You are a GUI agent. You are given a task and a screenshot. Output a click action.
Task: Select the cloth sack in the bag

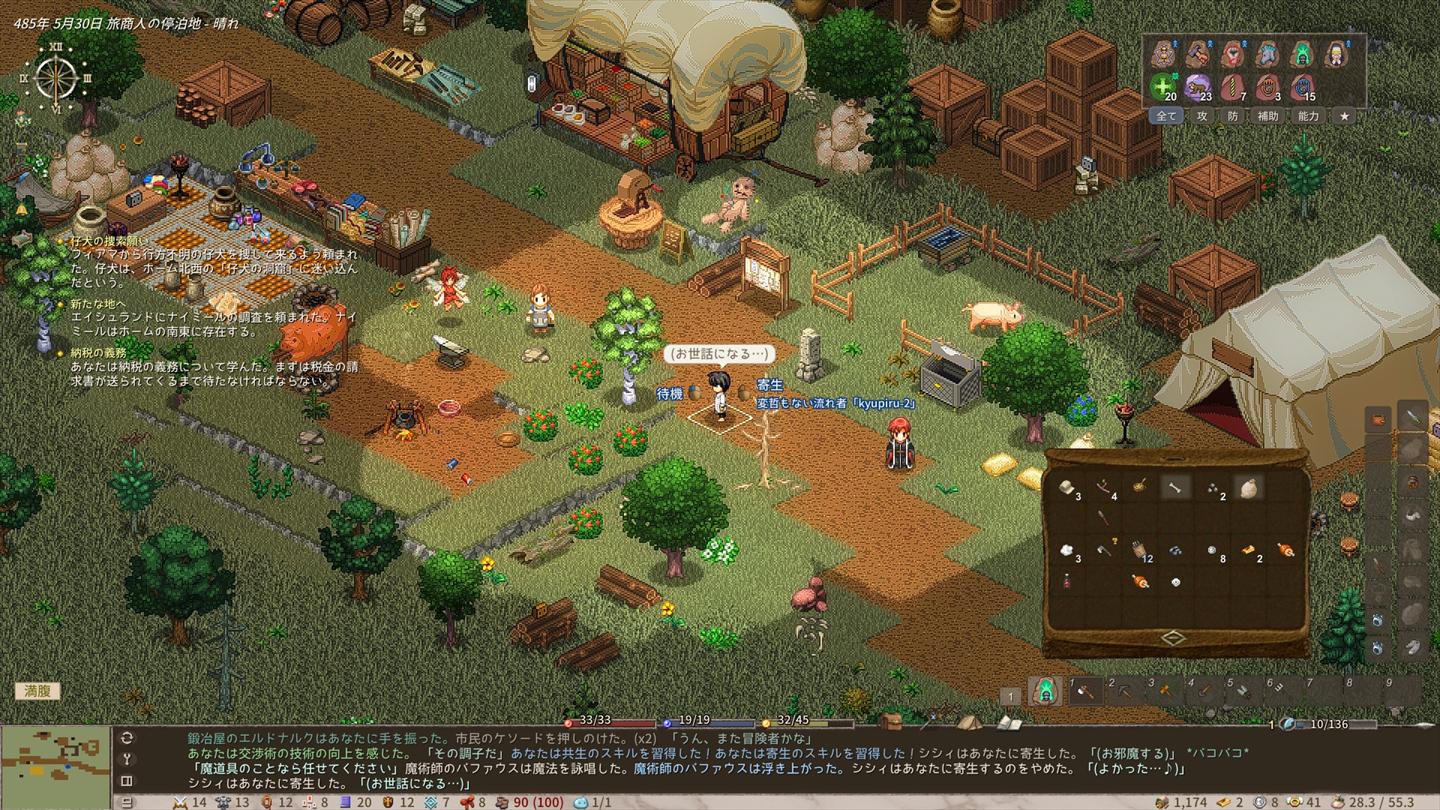1247,487
